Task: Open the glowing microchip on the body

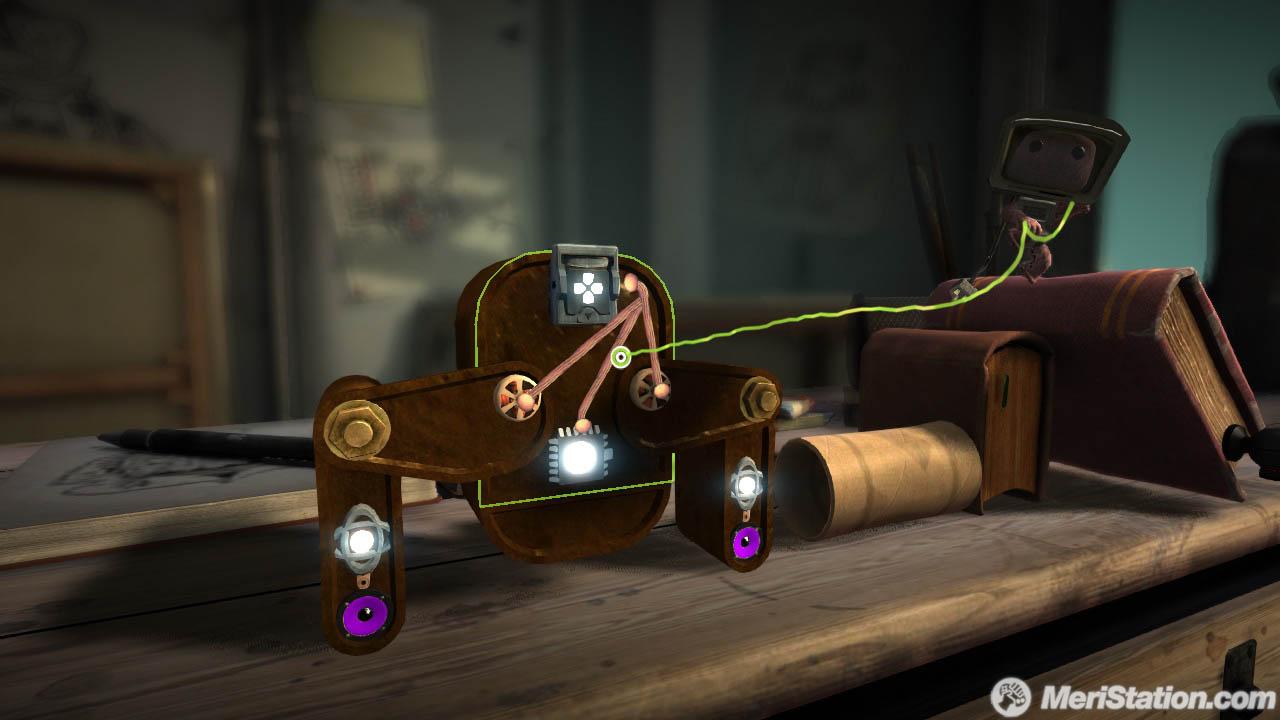Action: pos(576,458)
